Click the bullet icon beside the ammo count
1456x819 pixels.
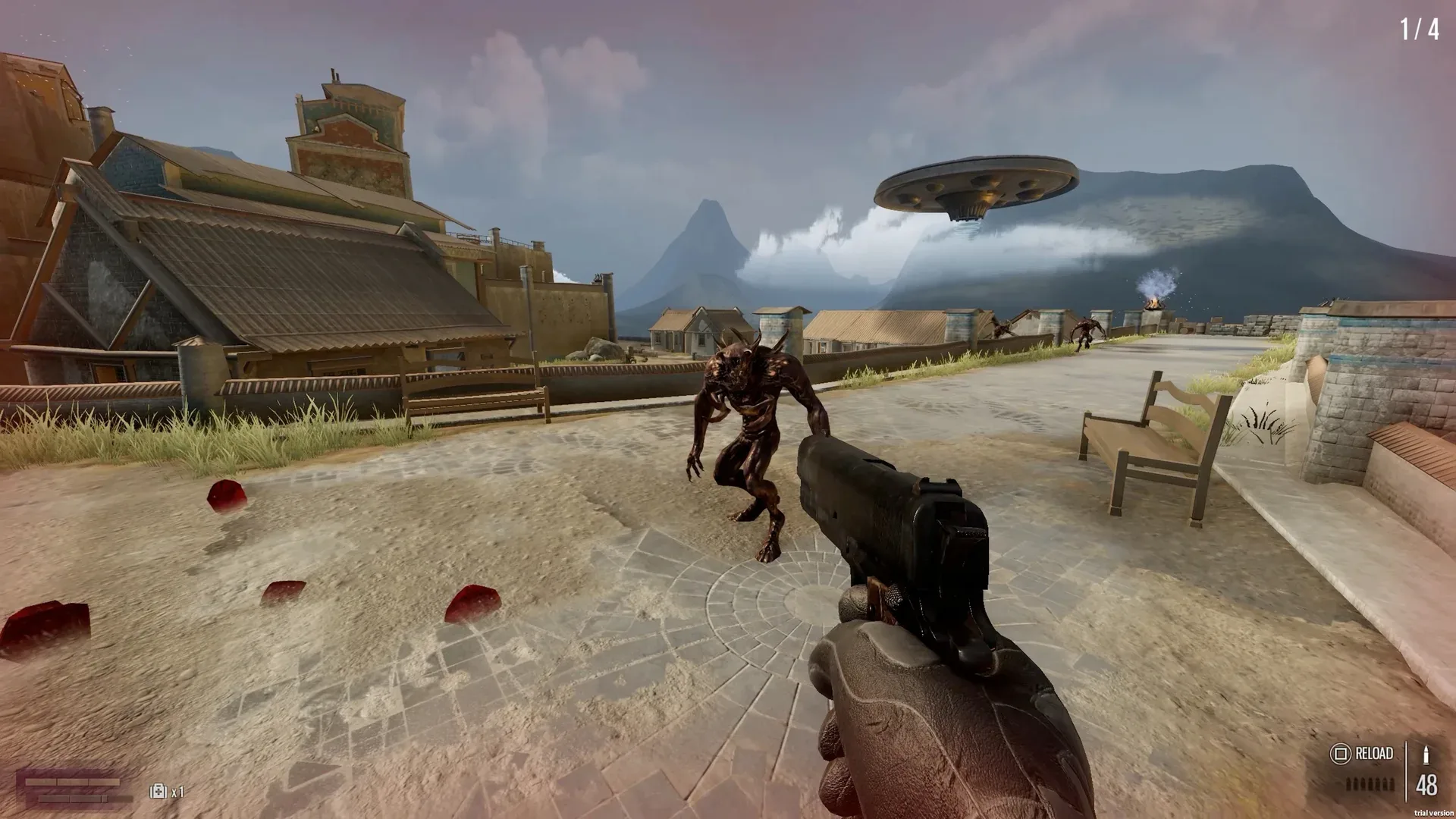pos(1426,755)
